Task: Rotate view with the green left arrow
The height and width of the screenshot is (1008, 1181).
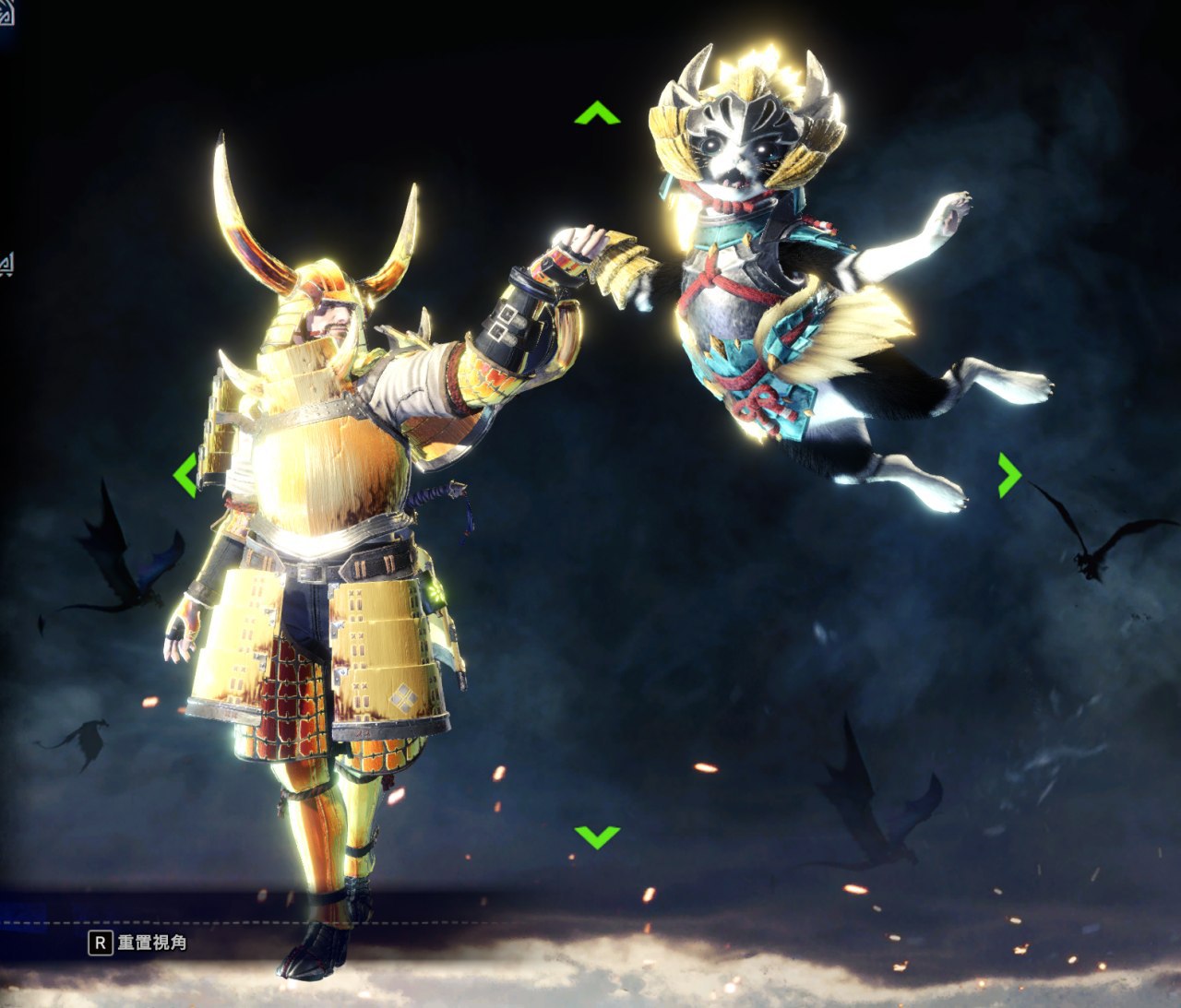Action: (185, 475)
